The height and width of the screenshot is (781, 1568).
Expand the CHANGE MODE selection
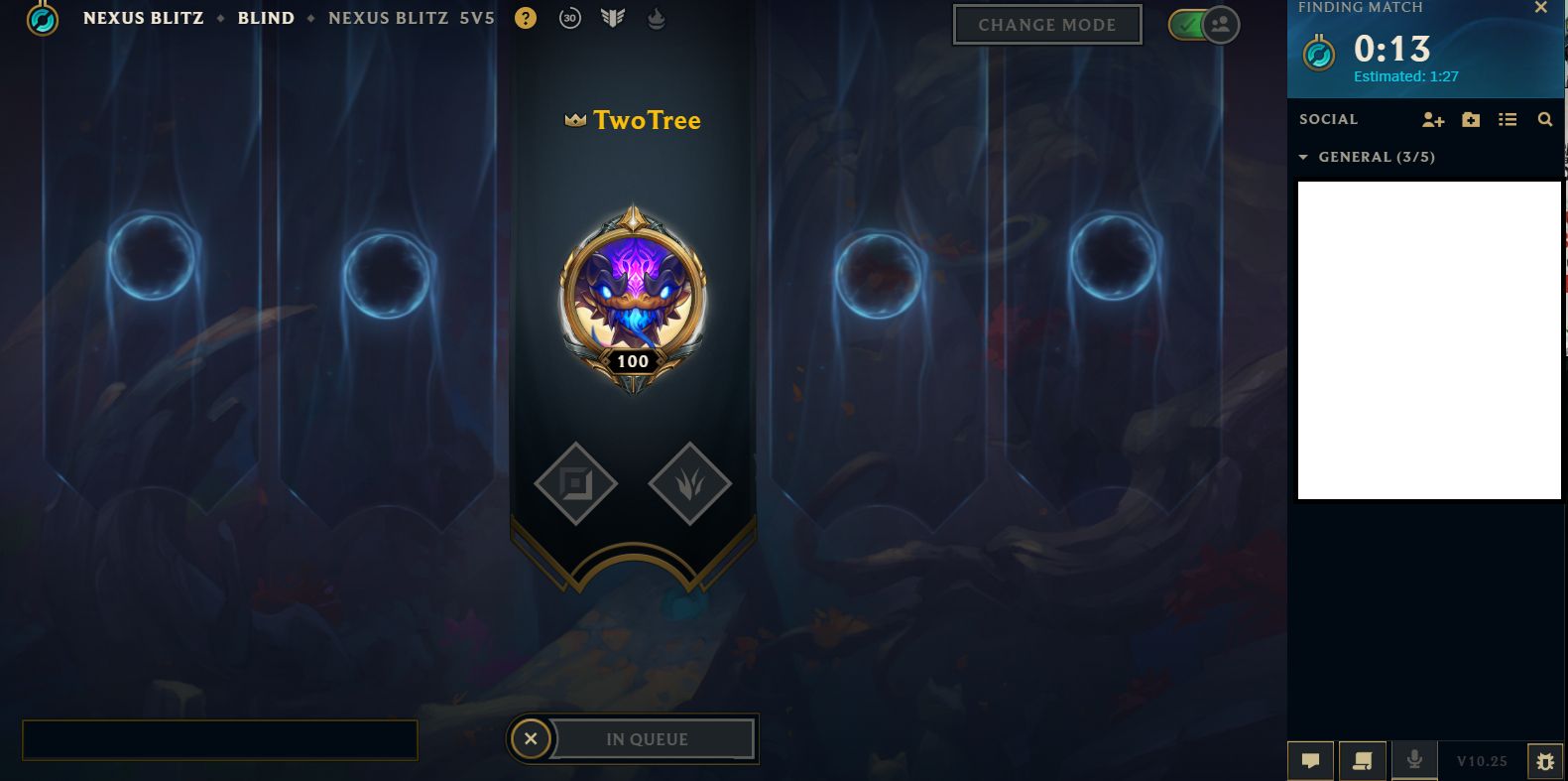click(1047, 24)
